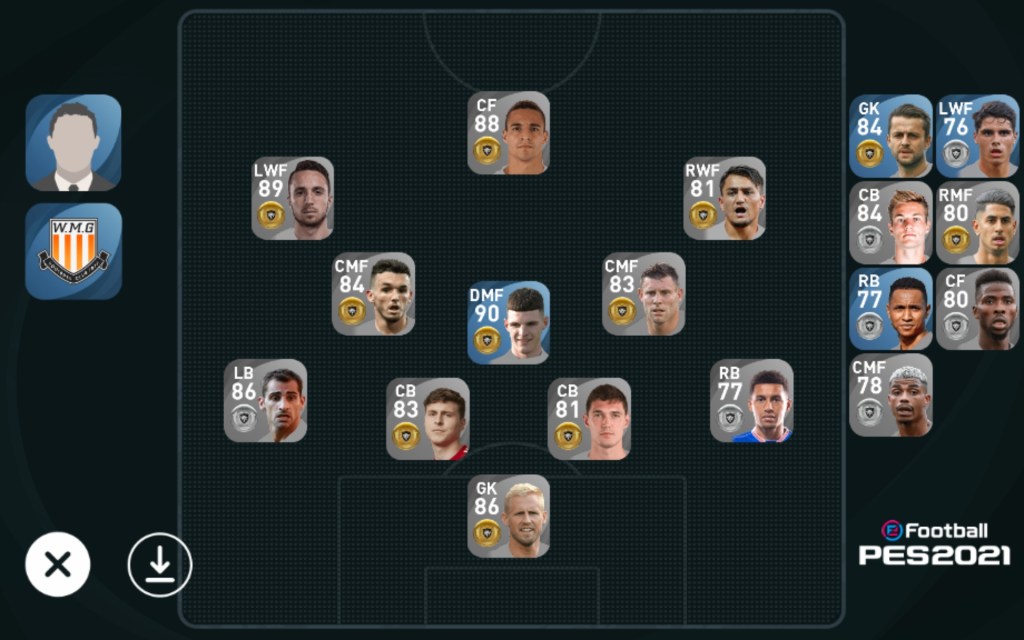Pick the substitute LWF 76 card
The height and width of the screenshot is (640, 1024).
click(977, 136)
